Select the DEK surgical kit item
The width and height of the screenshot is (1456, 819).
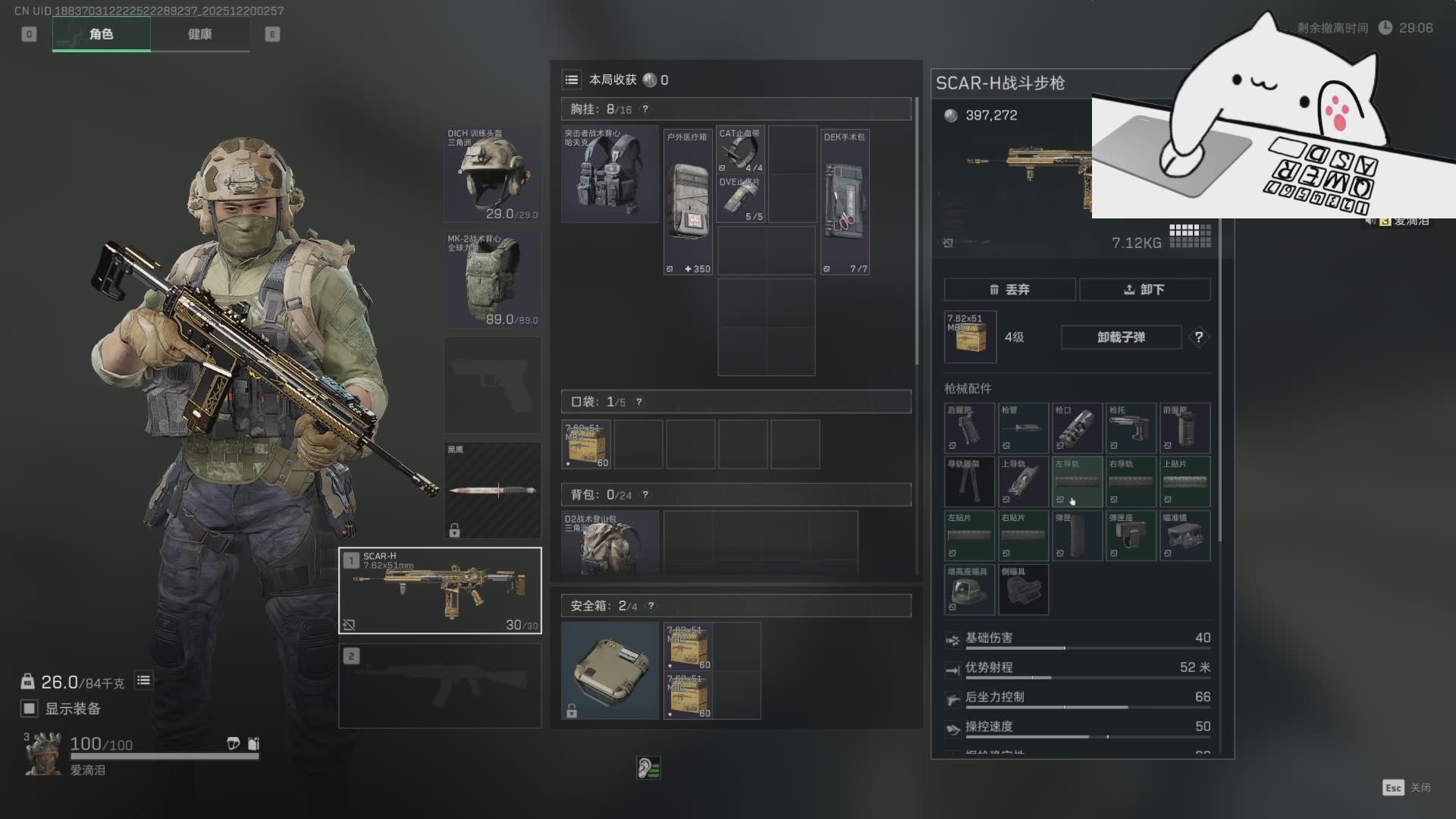tap(845, 202)
